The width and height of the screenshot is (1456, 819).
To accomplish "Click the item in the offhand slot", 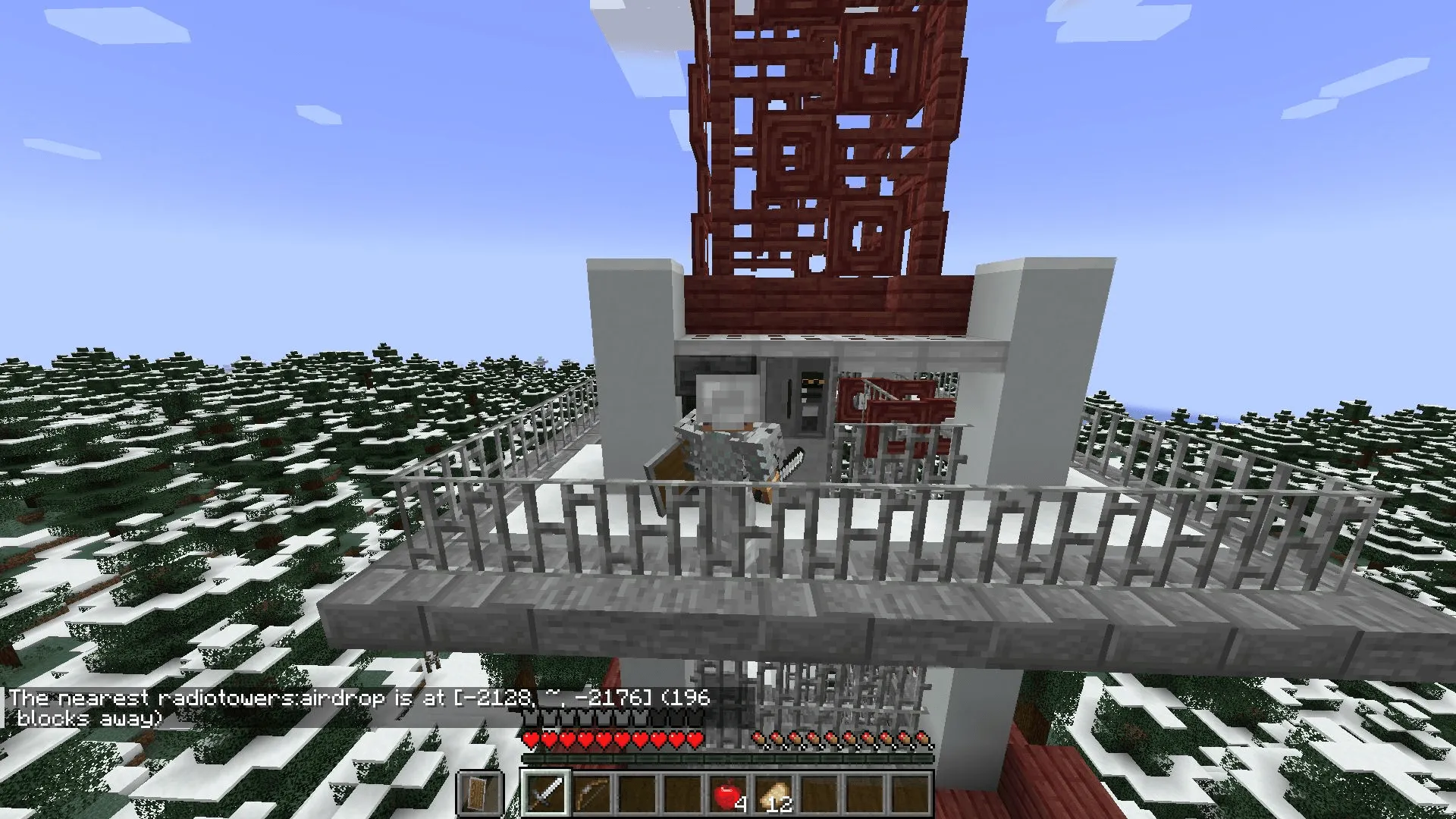I will (x=479, y=794).
